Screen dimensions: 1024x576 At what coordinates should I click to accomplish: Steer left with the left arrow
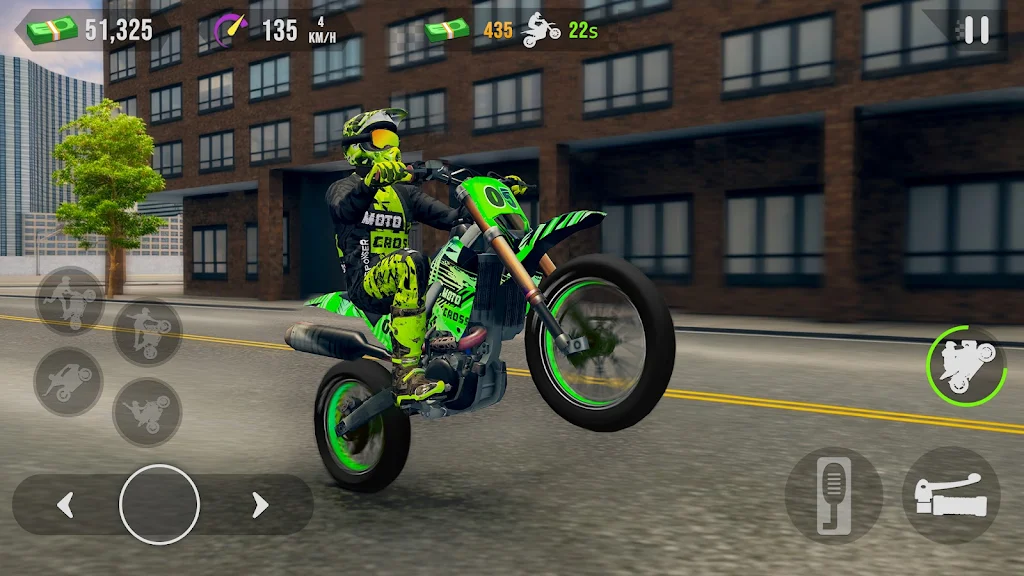point(66,505)
